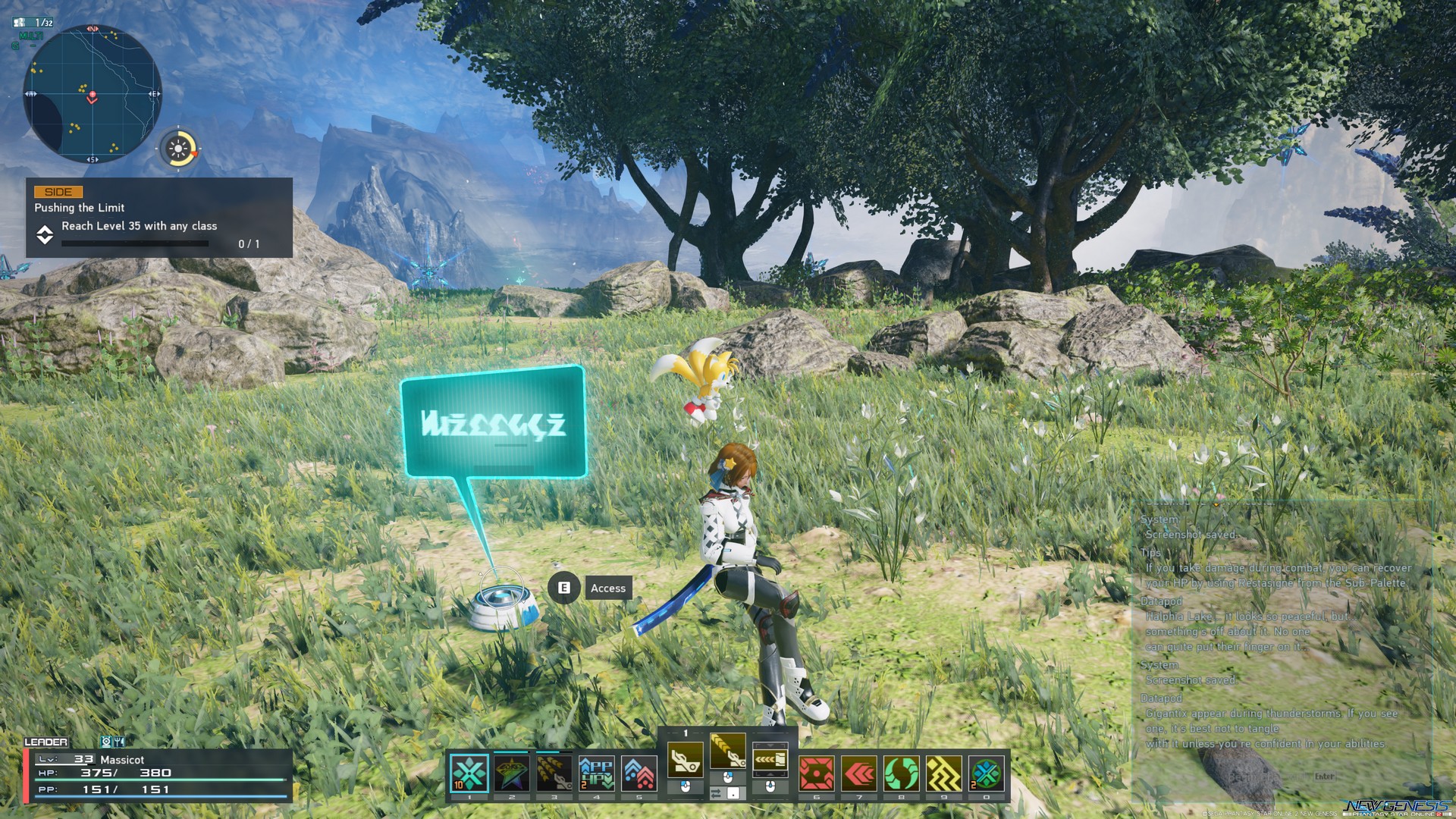The image size is (1456, 819).
Task: Choose the weapon action chevron icon
Action: tap(770, 759)
